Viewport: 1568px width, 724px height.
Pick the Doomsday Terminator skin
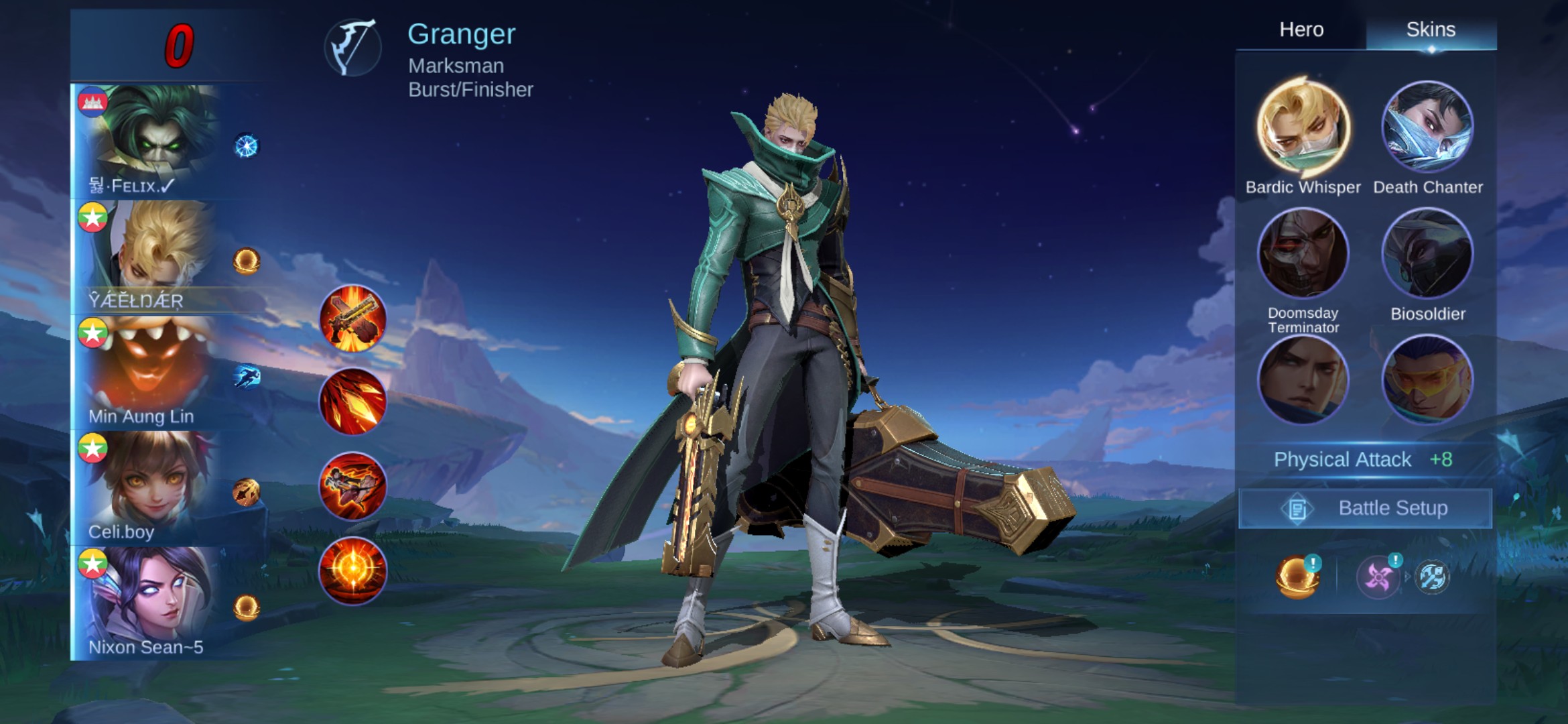click(x=1303, y=253)
